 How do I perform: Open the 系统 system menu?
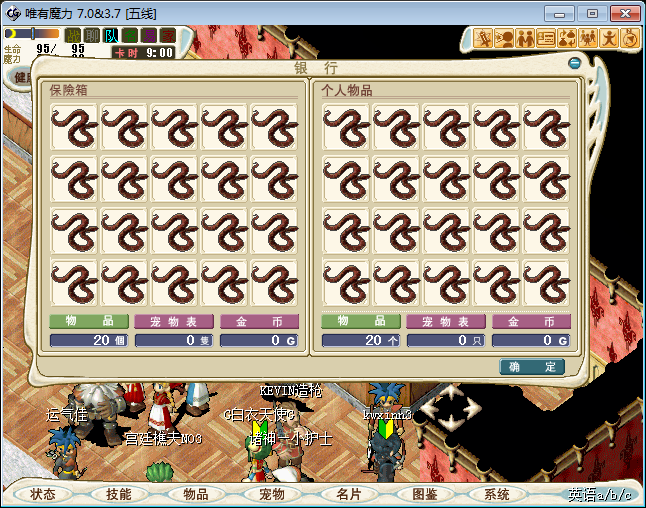tap(497, 494)
